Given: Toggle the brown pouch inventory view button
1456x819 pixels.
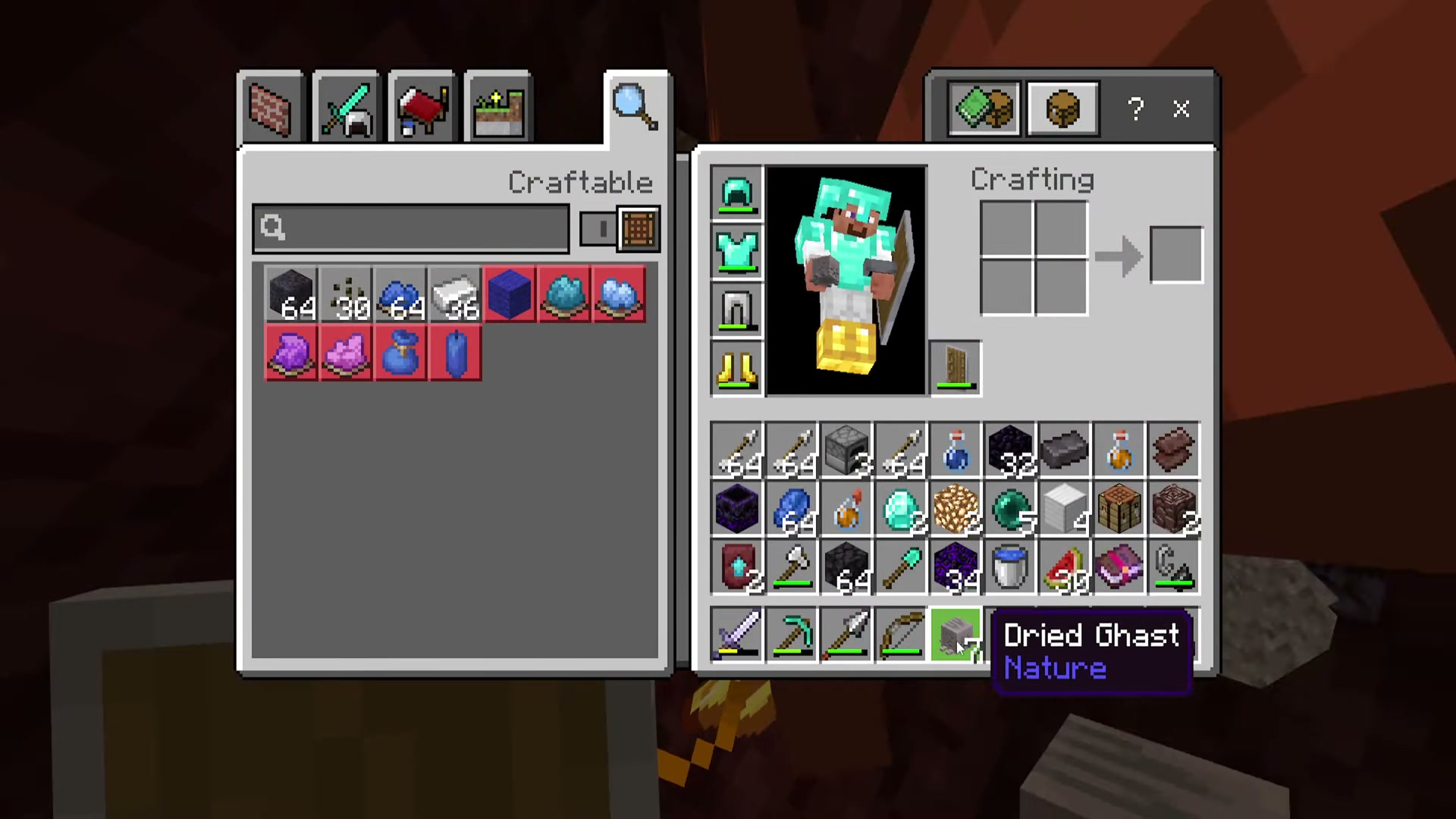Looking at the screenshot, I should 1062,108.
